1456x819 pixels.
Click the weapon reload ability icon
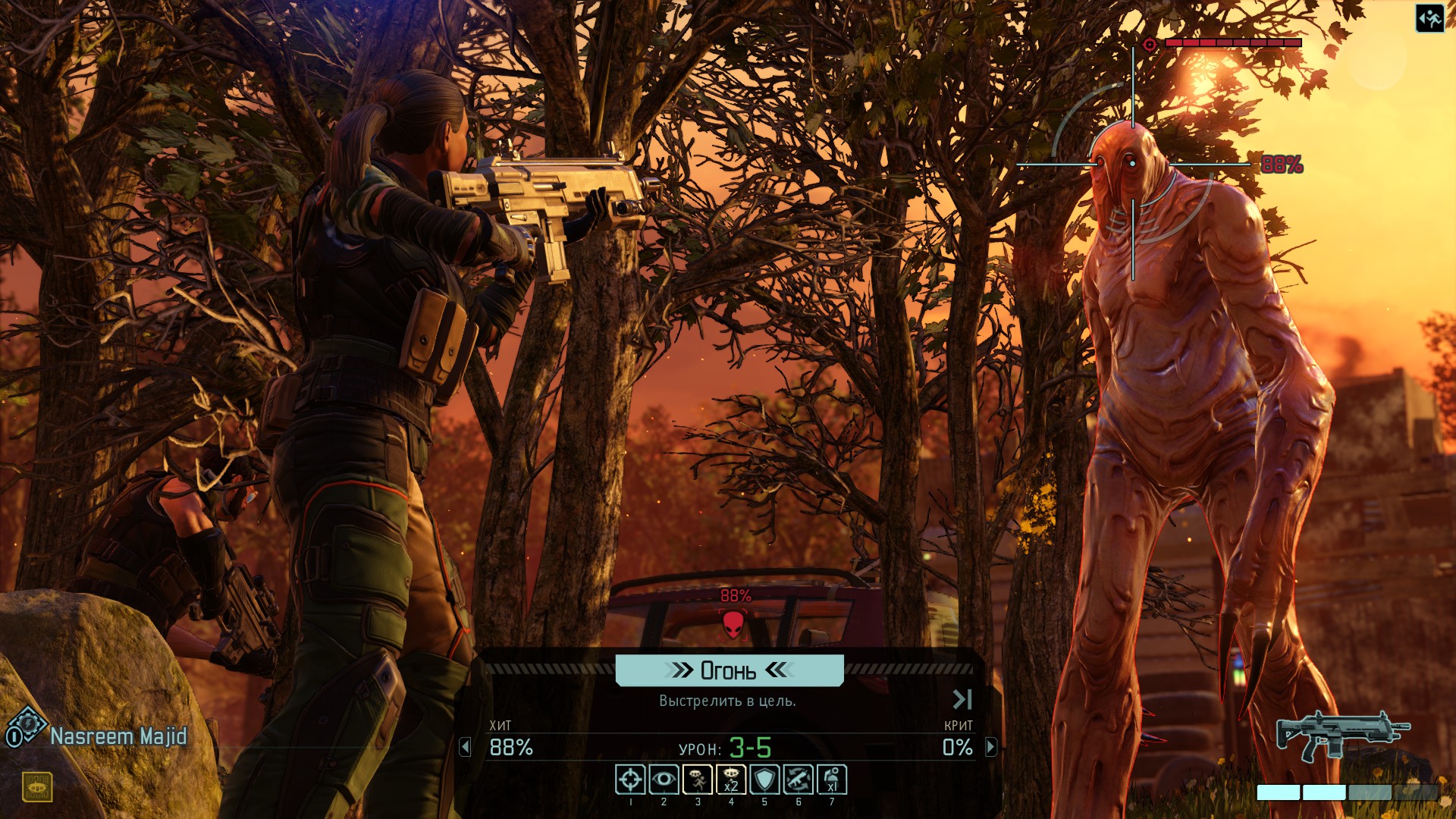pos(798,780)
